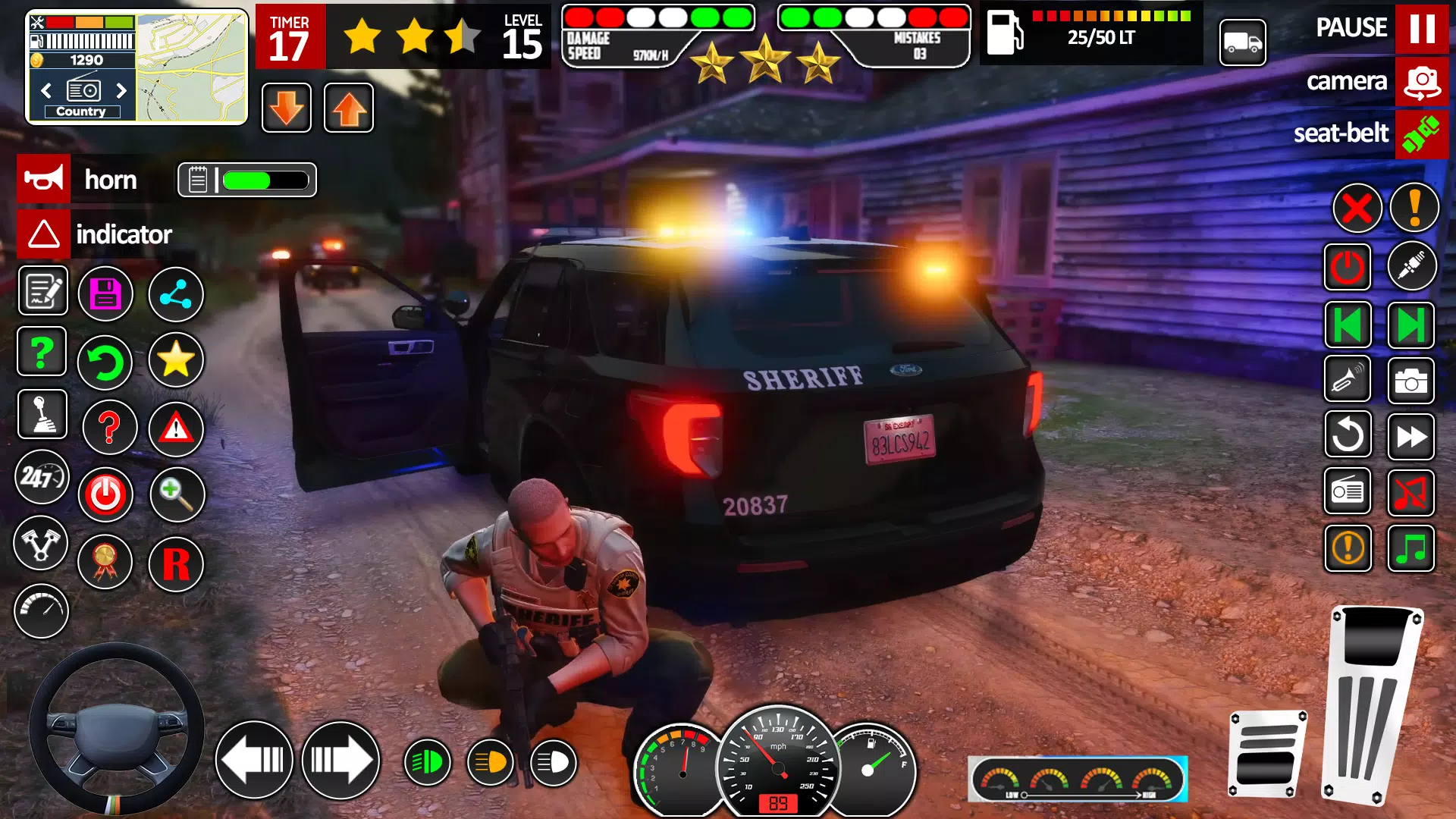This screenshot has width=1456, height=819.
Task: Open the blue share icon
Action: (176, 293)
